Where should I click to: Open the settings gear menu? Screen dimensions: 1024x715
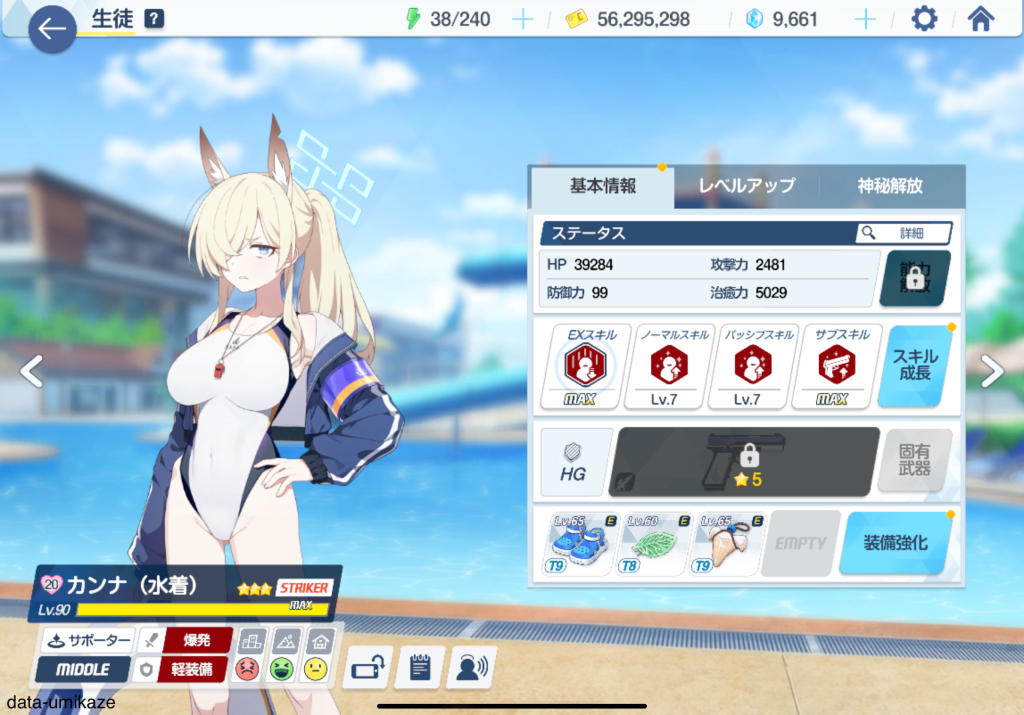point(923,19)
